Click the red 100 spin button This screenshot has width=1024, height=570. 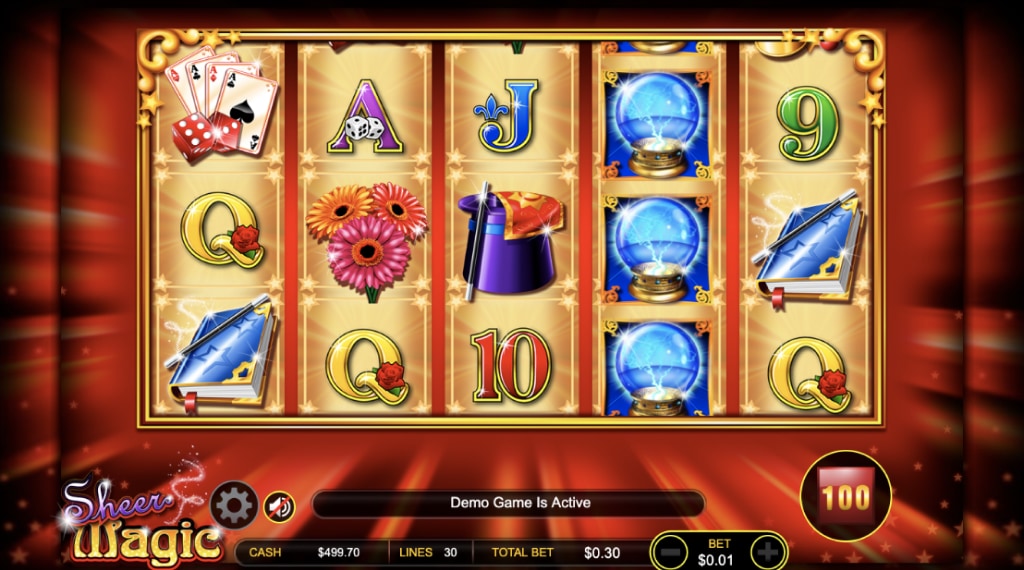point(846,497)
